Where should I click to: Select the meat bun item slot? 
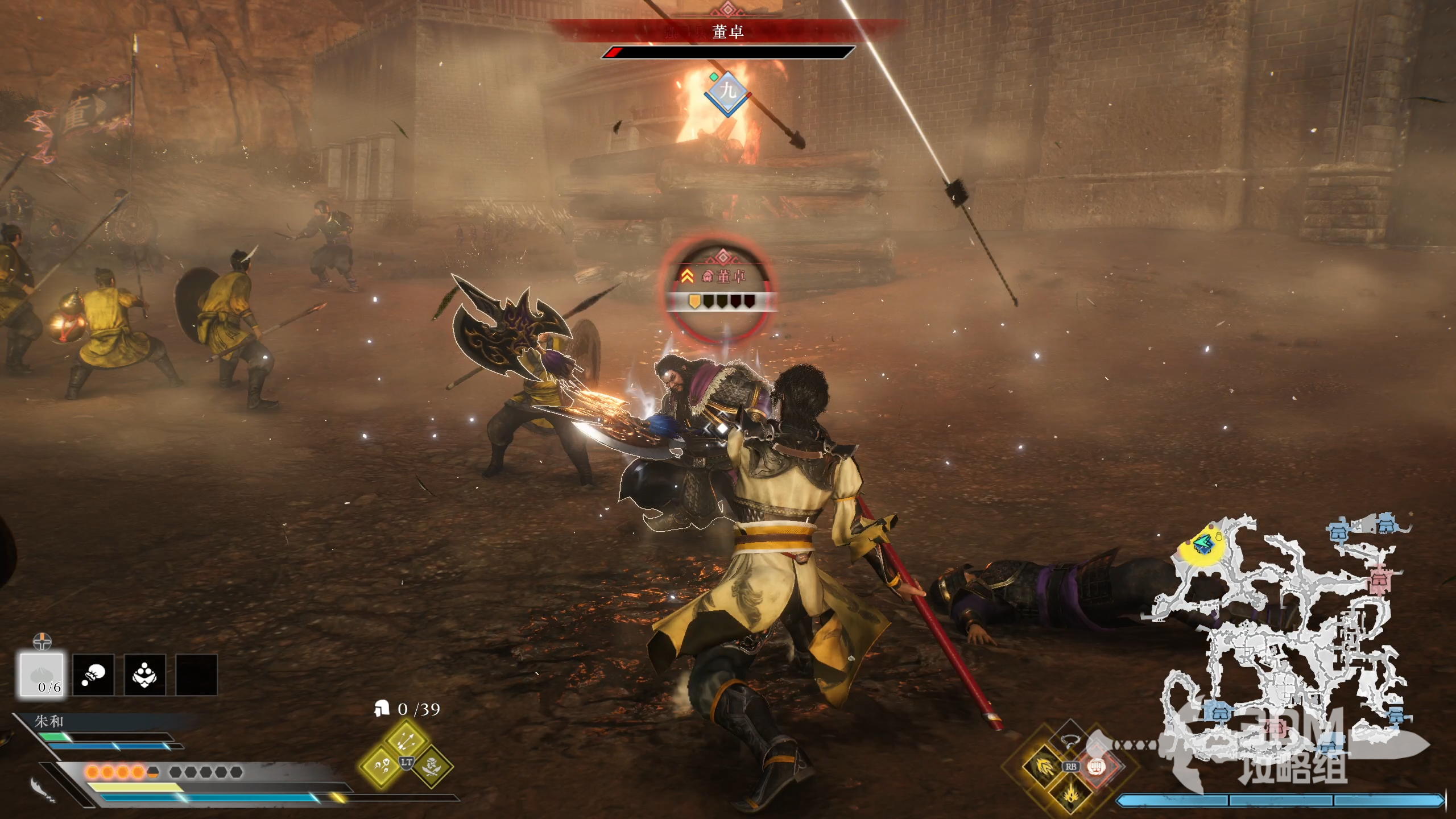[42, 675]
